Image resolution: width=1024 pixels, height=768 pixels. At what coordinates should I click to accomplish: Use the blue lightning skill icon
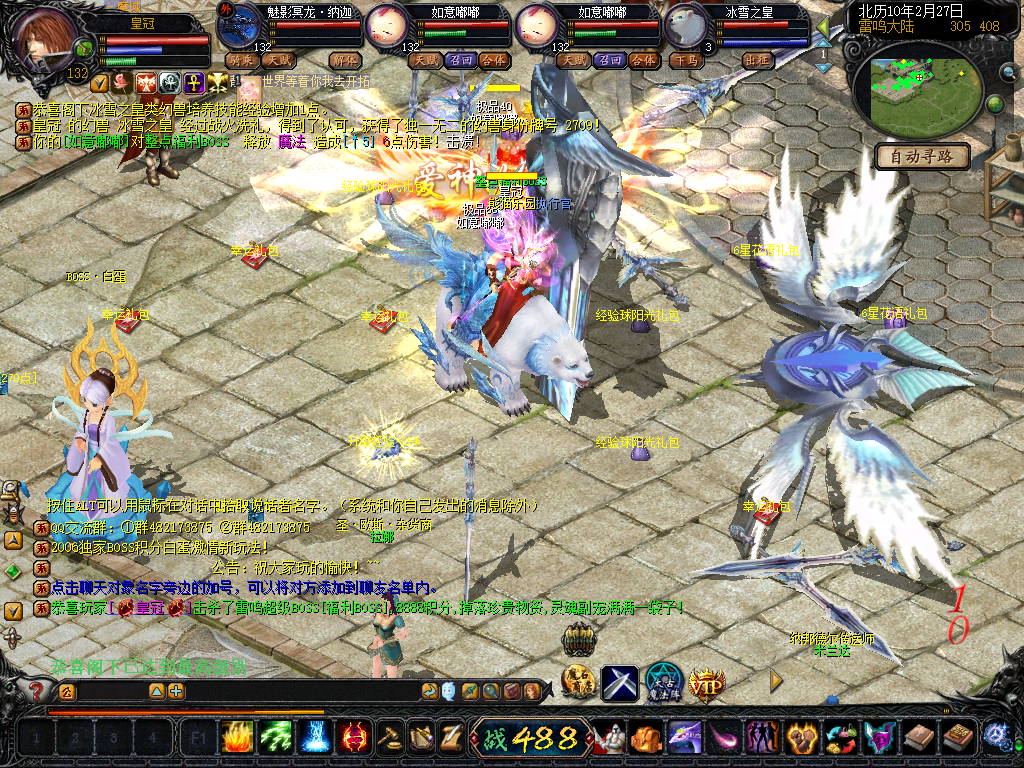tap(314, 738)
